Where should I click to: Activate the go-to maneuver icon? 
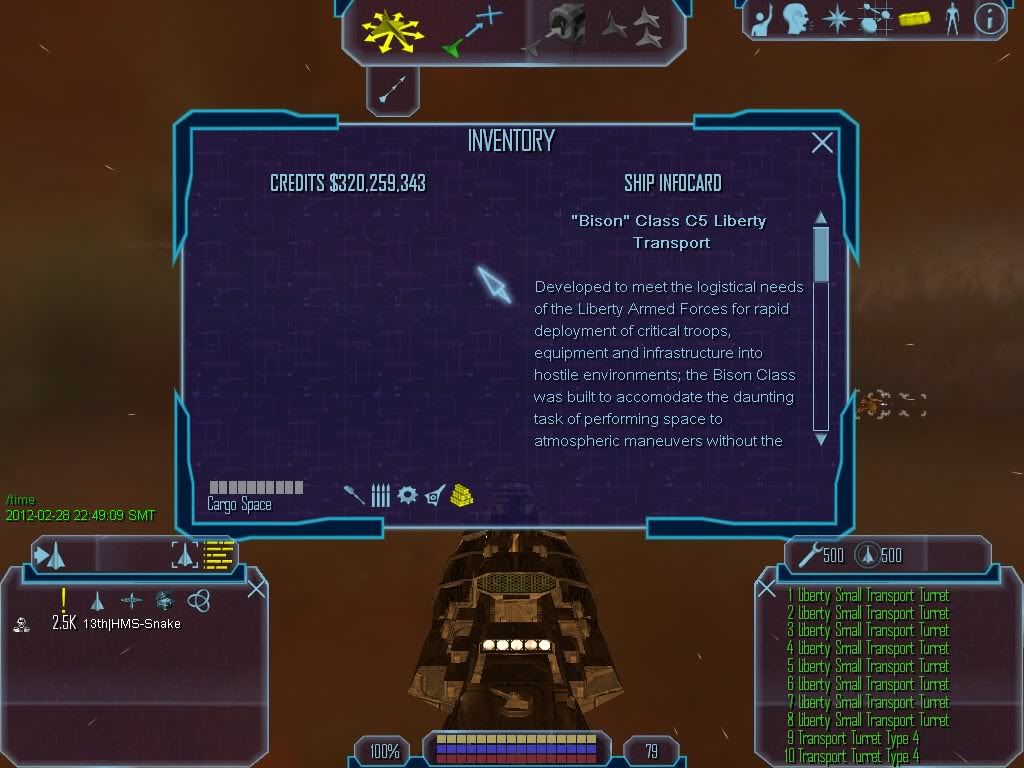click(471, 29)
